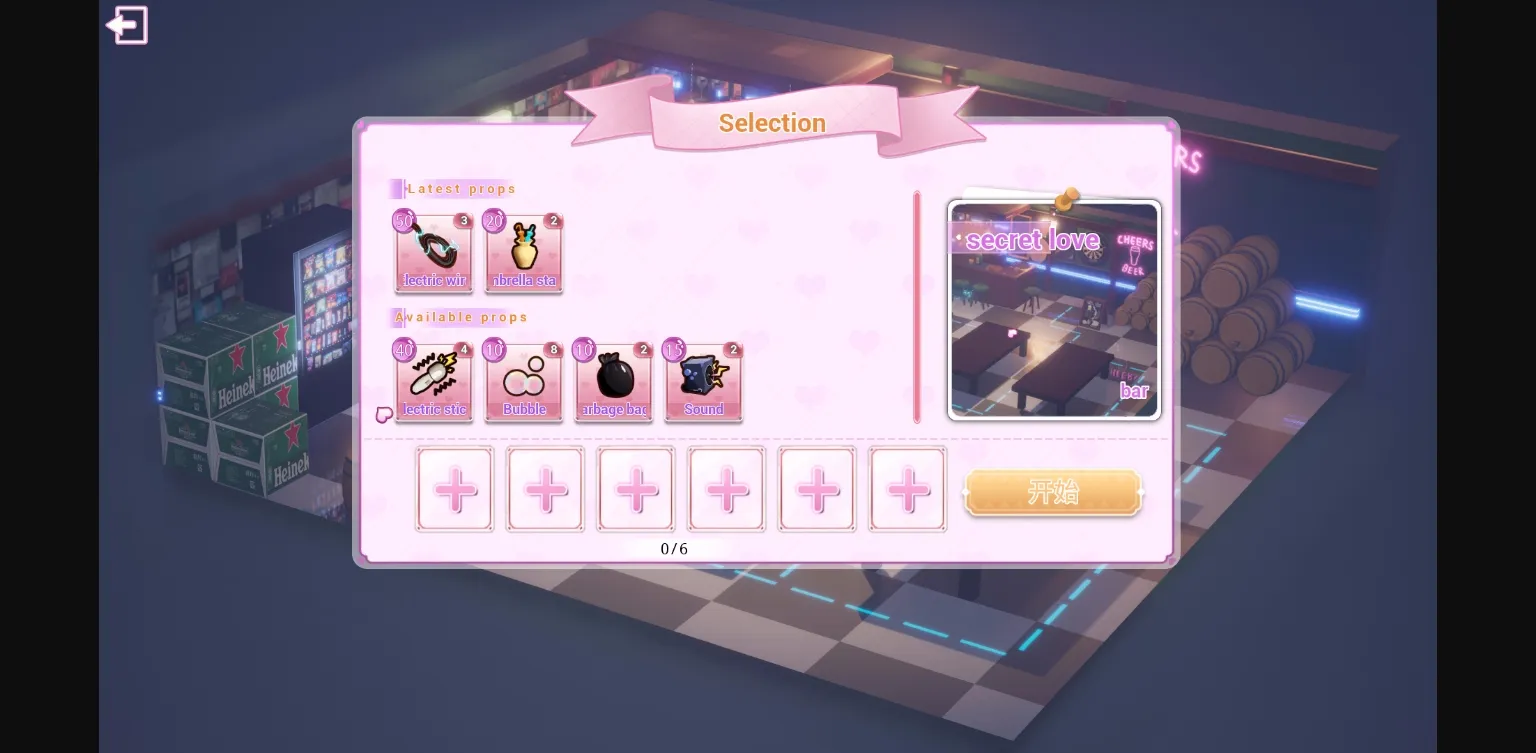Pick the Electric stick prop
This screenshot has width=1536, height=753.
434,381
